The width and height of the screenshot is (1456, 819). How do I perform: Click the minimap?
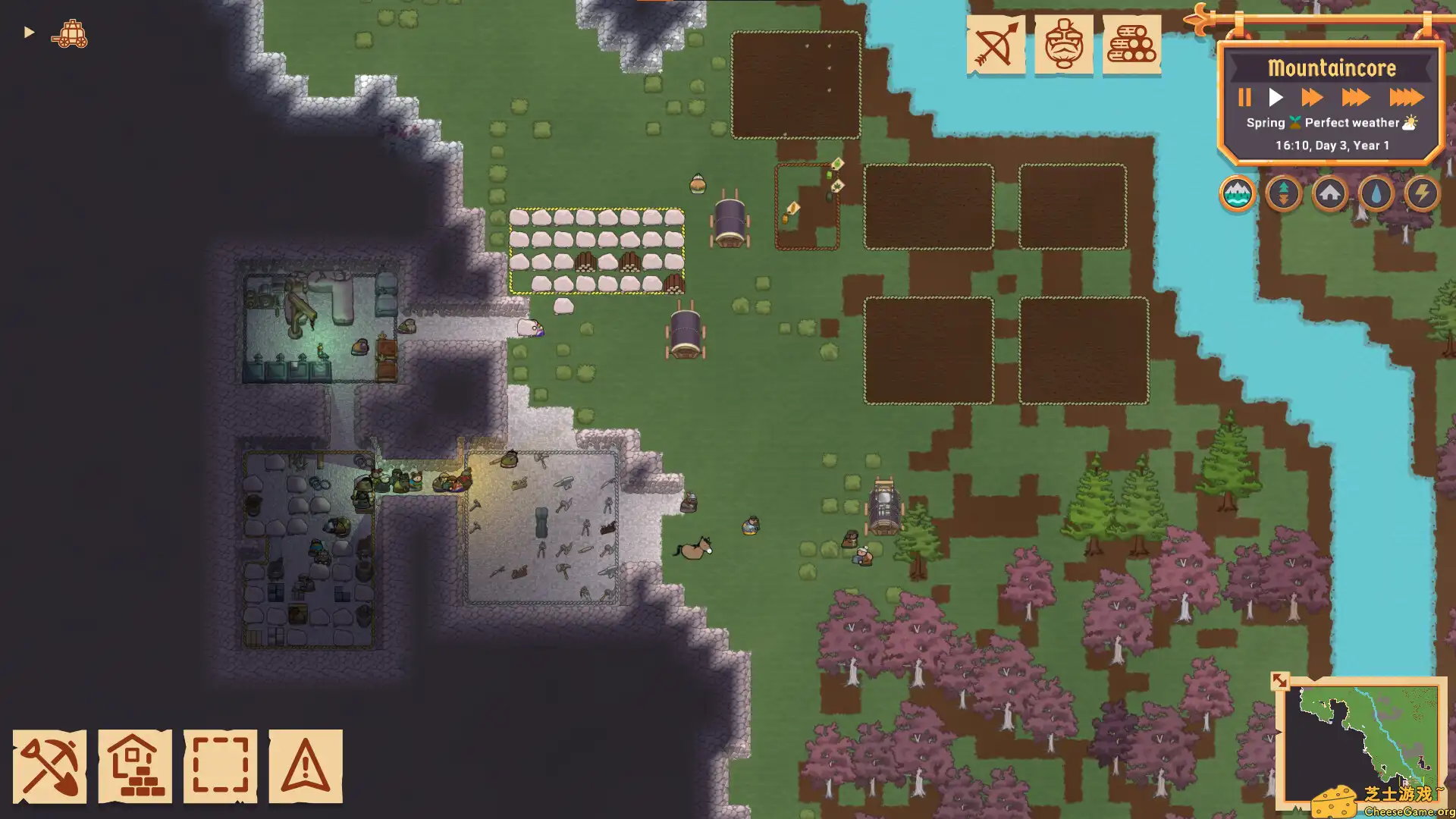(x=1361, y=739)
